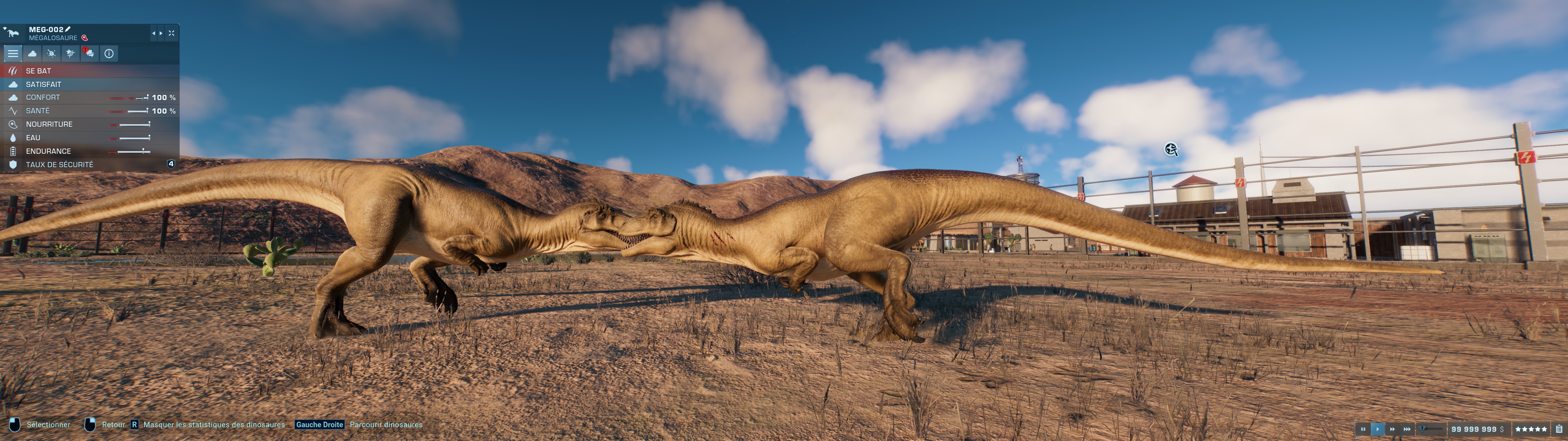Open the disease virus tab
This screenshot has height=441, width=1568.
[x=52, y=54]
